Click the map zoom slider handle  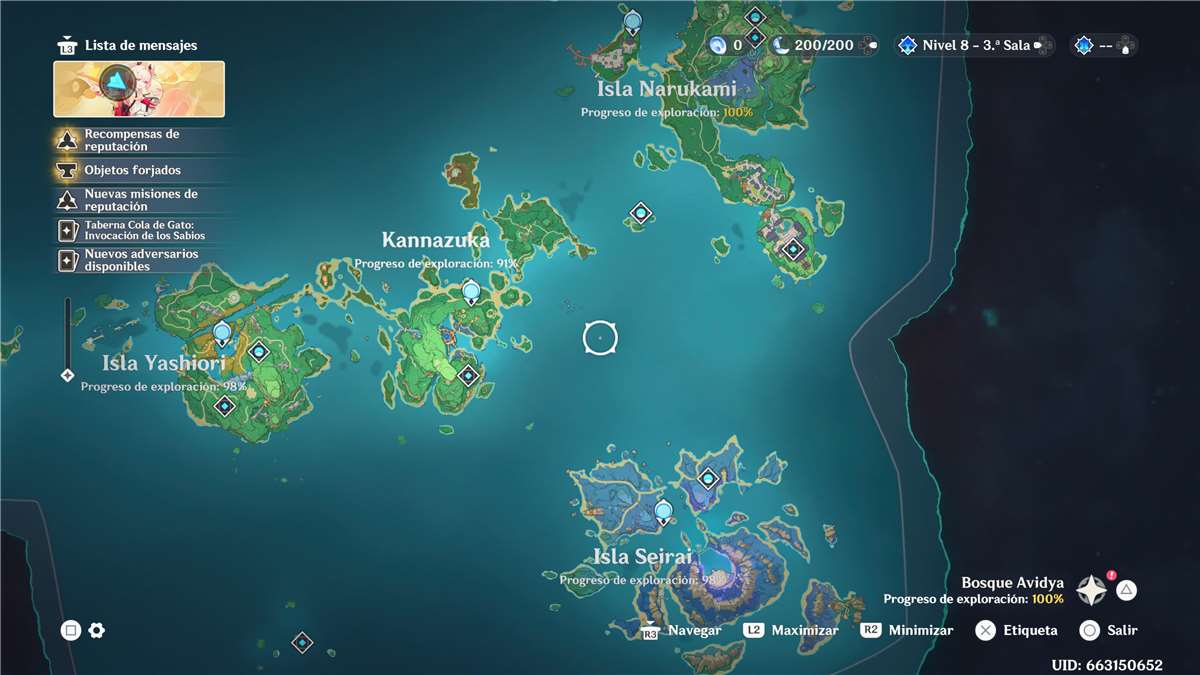tap(67, 375)
